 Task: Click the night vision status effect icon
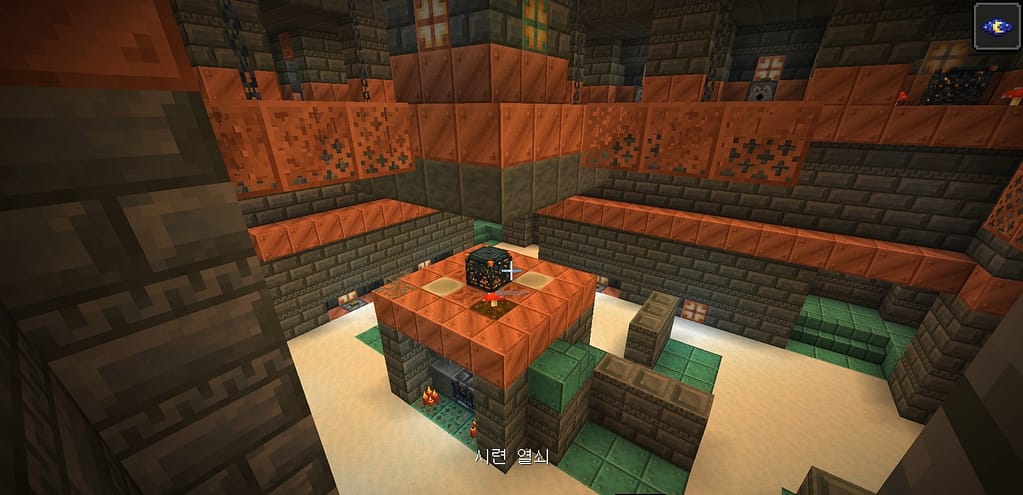(x=996, y=26)
